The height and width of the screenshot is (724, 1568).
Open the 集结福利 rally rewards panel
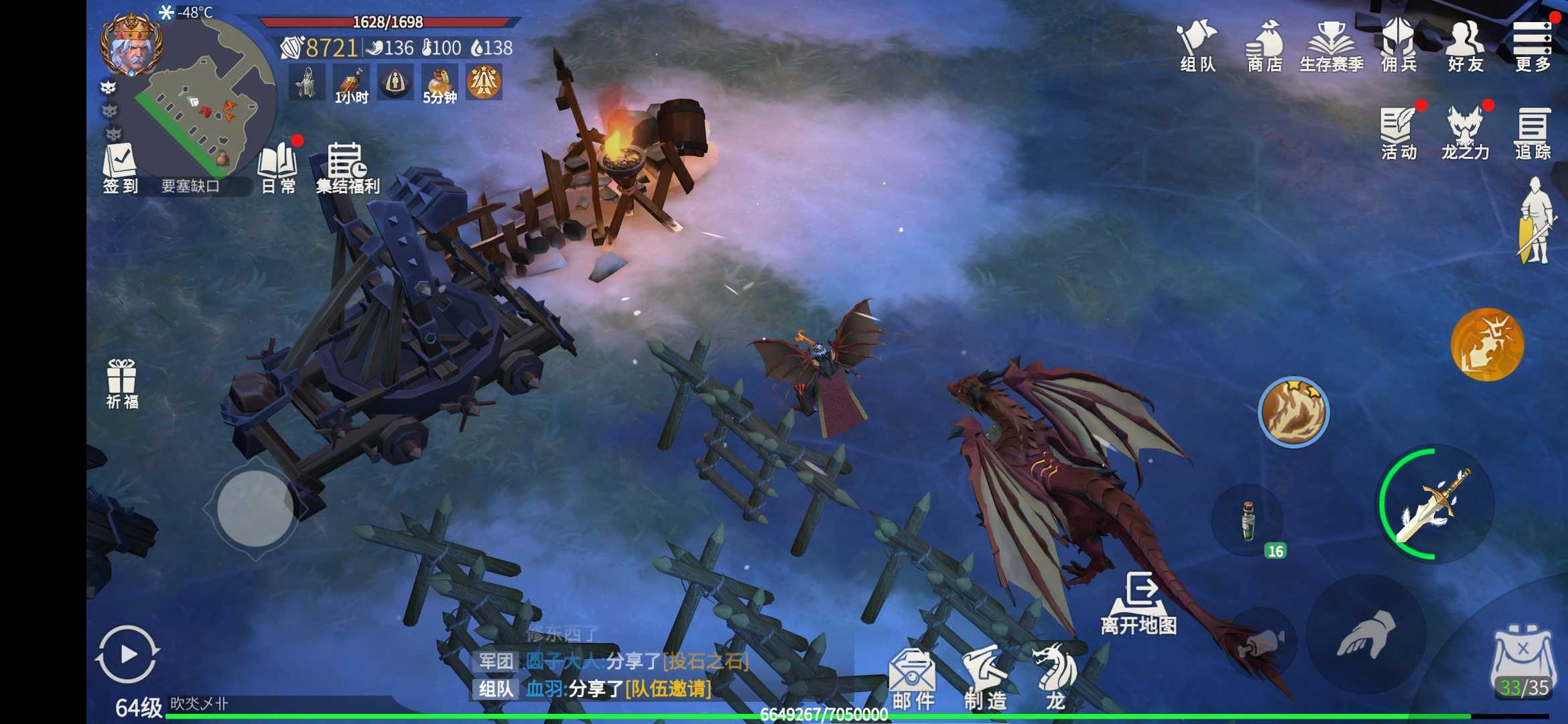pyautogui.click(x=344, y=166)
